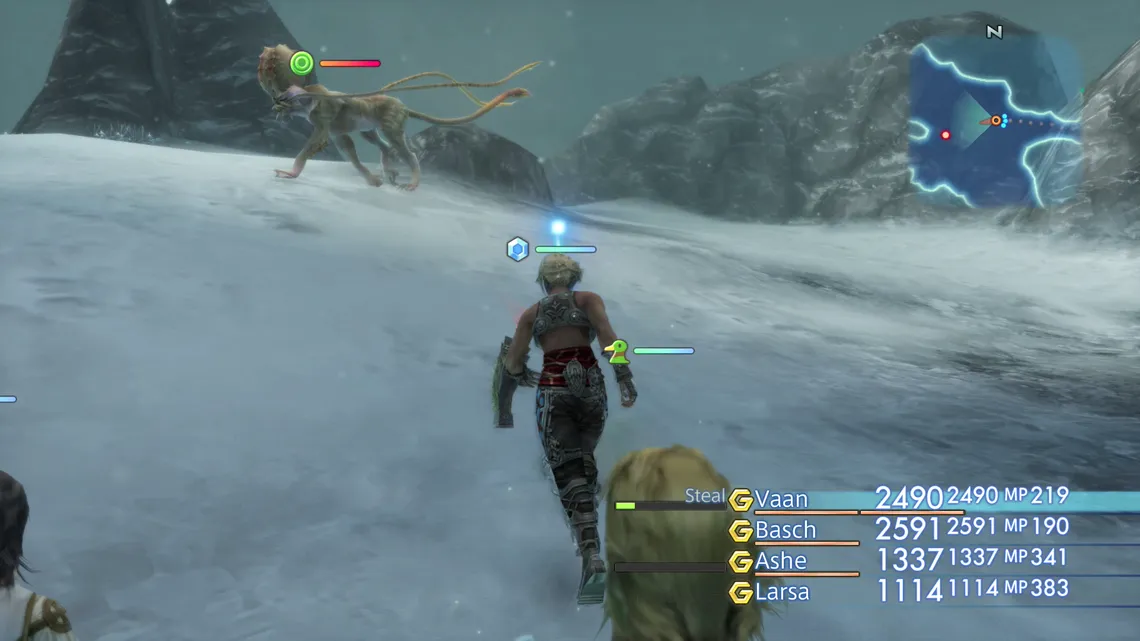Choose Ashe in the party list
This screenshot has height=641, width=1140.
[780, 561]
